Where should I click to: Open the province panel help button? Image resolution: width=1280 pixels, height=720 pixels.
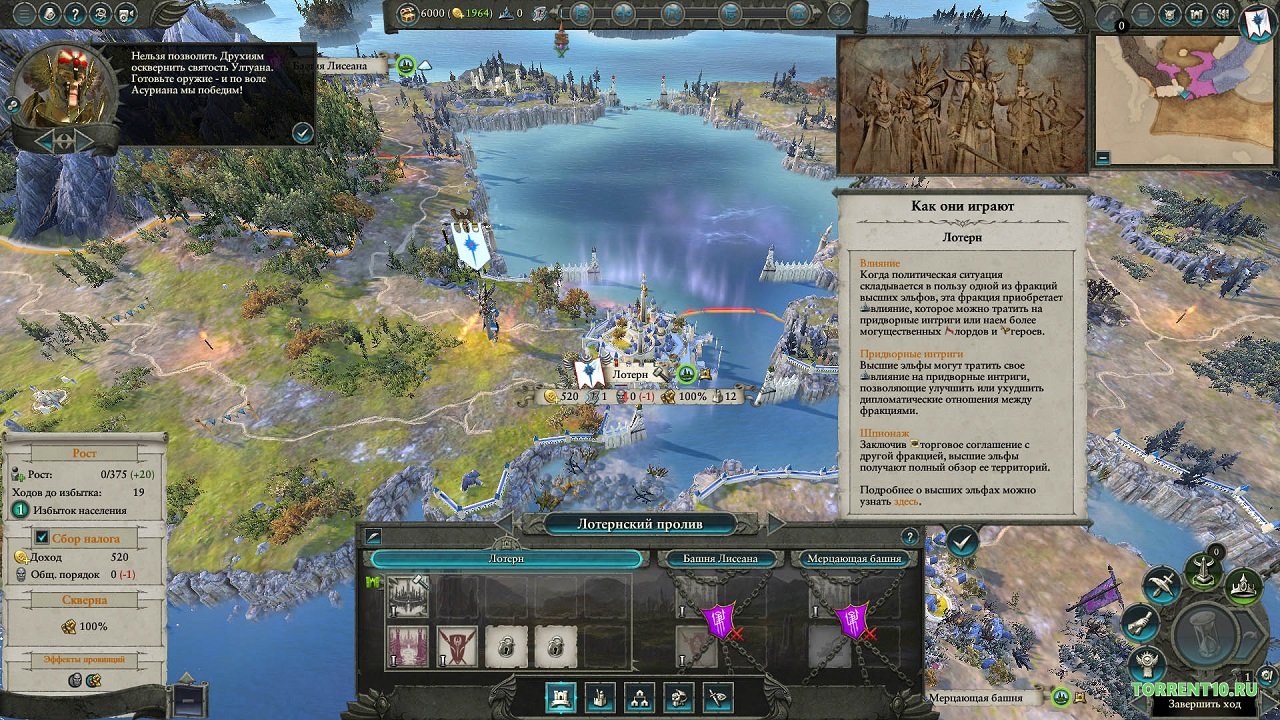point(909,536)
